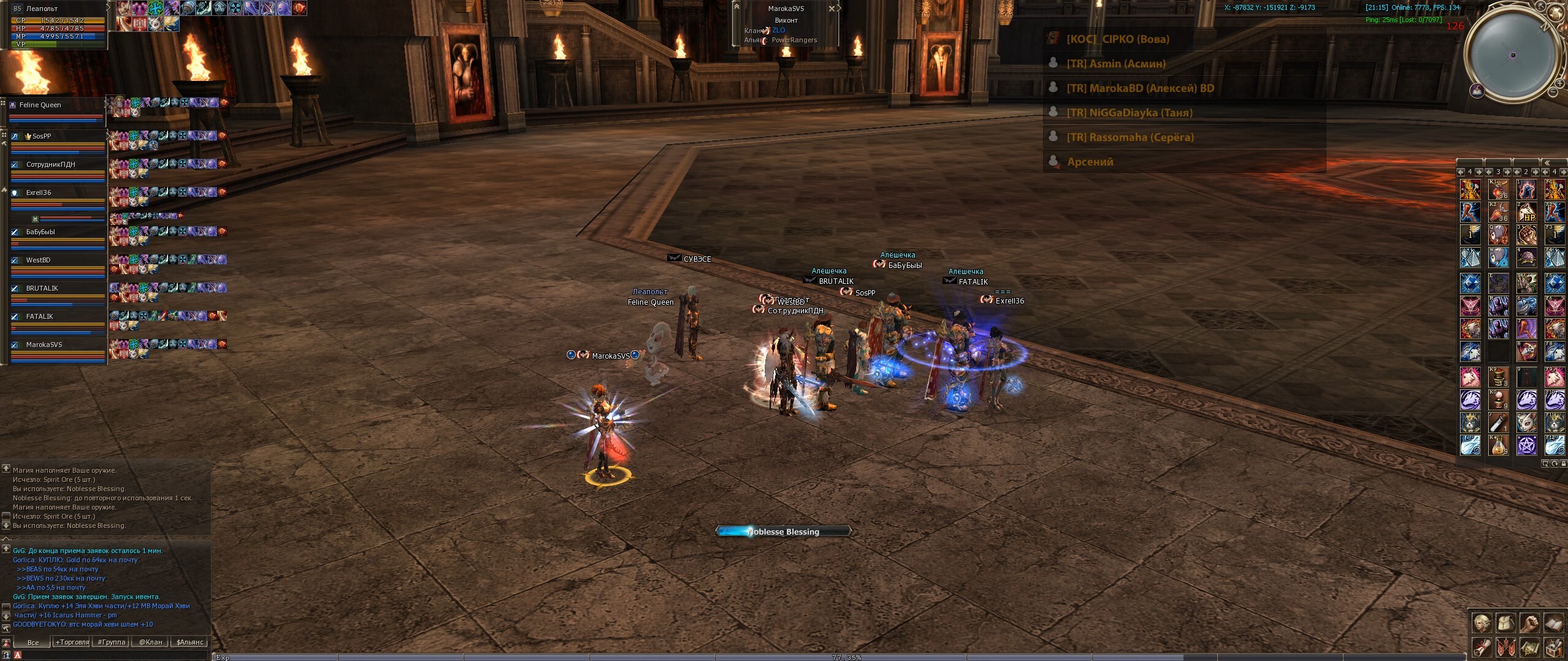Screen dimensions: 1568x661
Task: Select [TR] Rassomaha (Серёга) in the voice overlay
Action: coord(1130,137)
